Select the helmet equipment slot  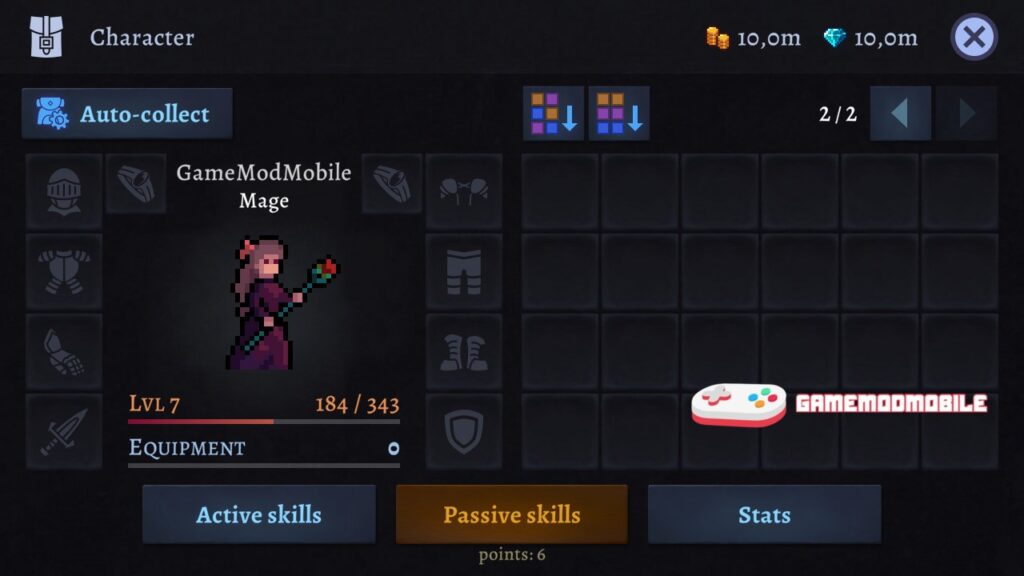[x=64, y=191]
